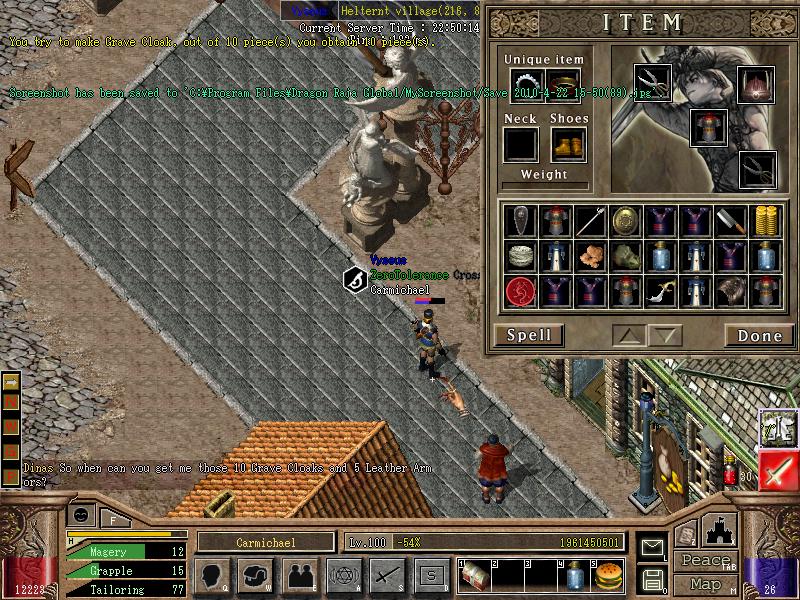Image resolution: width=800 pixels, height=600 pixels.
Task: Select the round bronze shield item
Action: (x=625, y=221)
